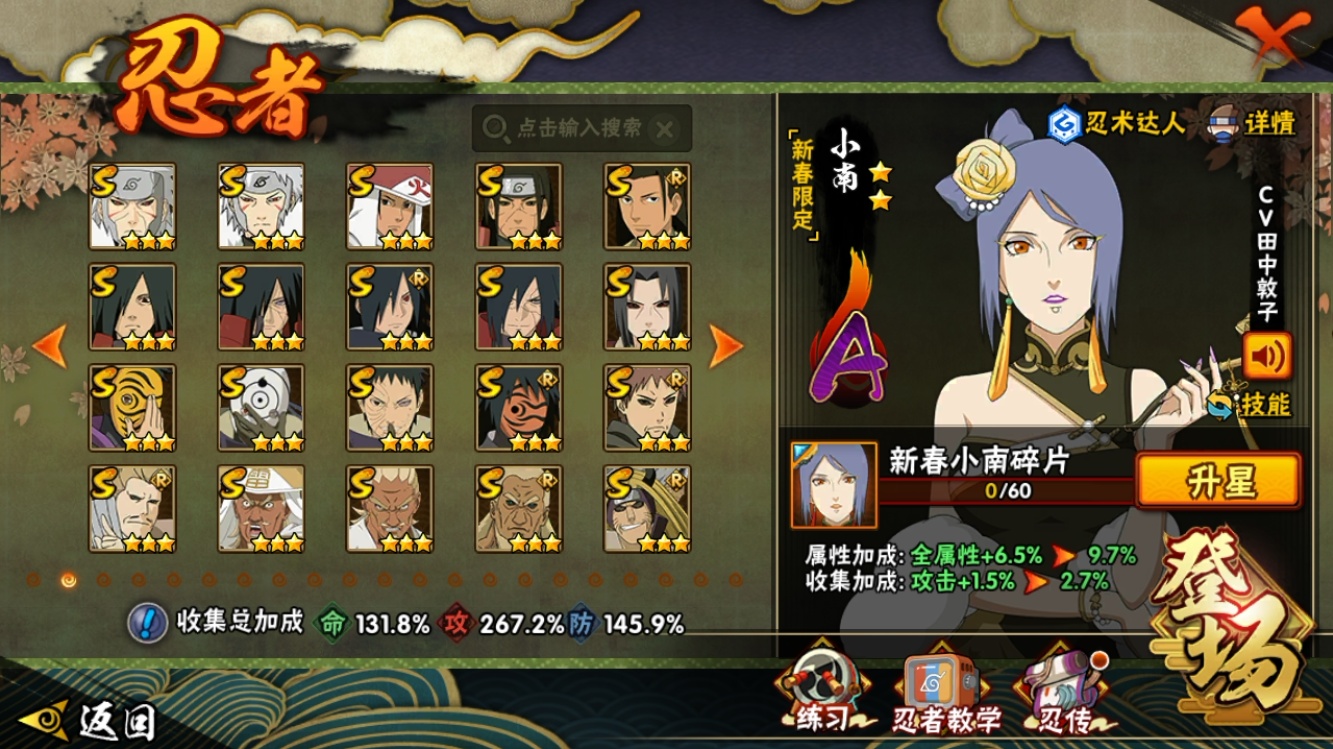Open the 收集总加成 info icon
Viewport: 1333px width, 749px height.
pyautogui.click(x=147, y=623)
